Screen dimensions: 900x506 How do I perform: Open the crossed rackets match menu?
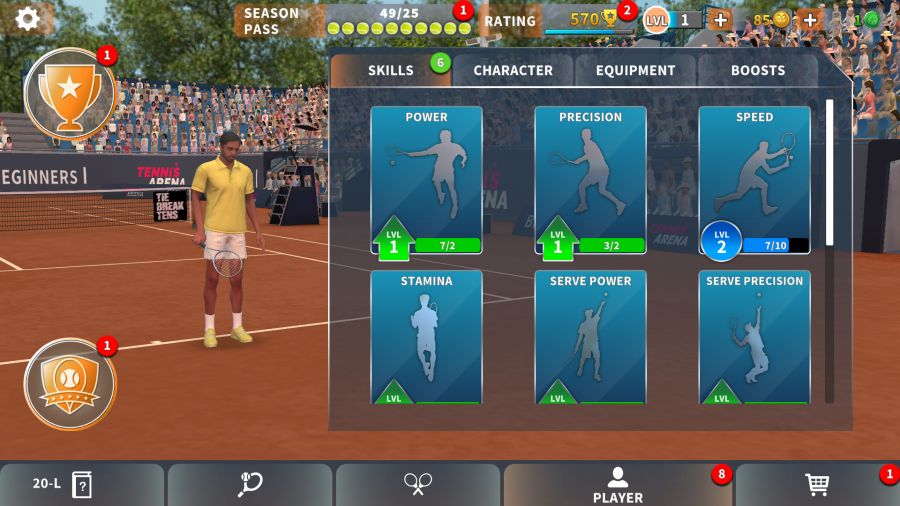pos(418,485)
